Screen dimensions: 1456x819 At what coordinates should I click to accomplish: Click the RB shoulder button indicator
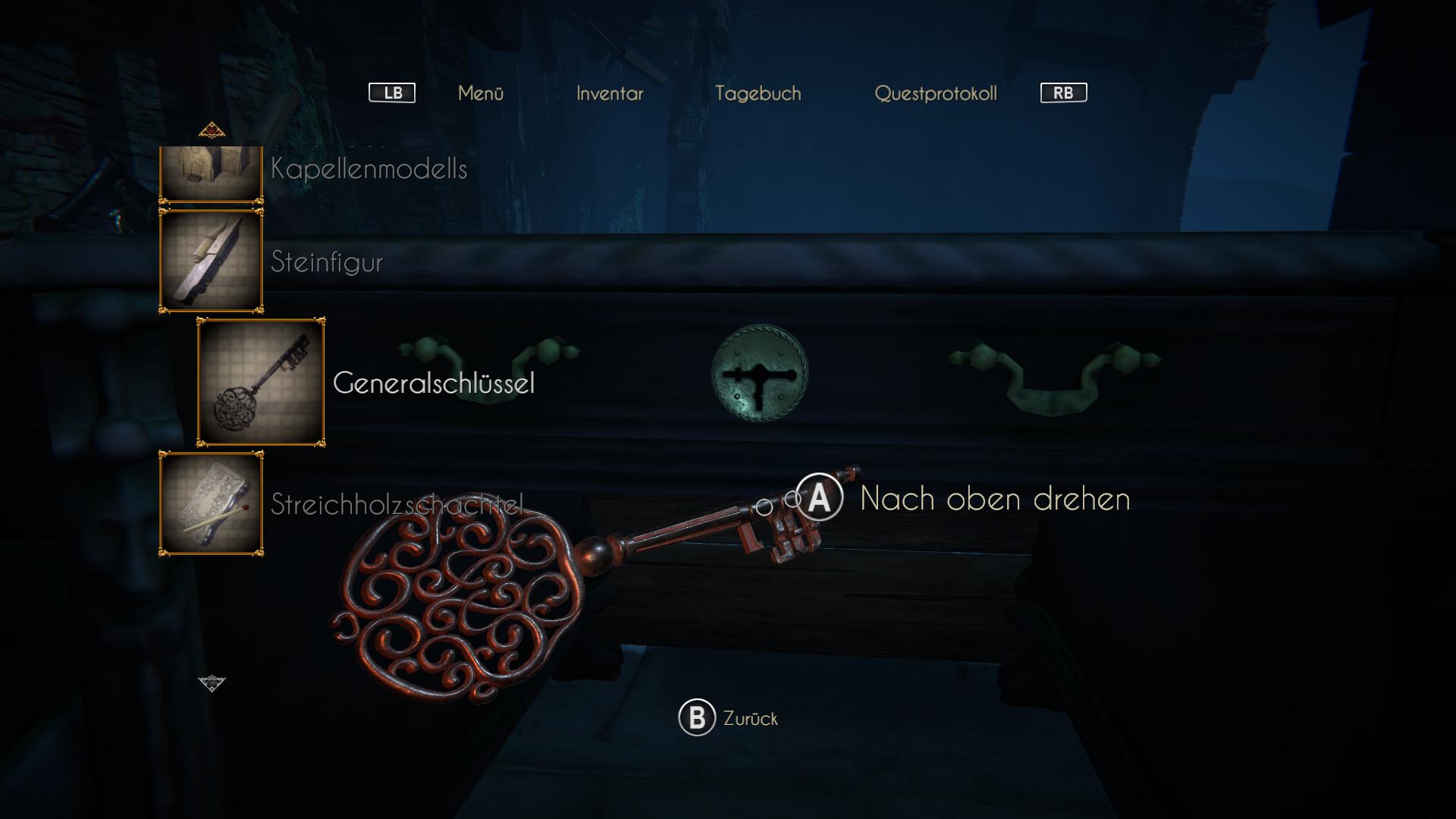tap(1062, 93)
